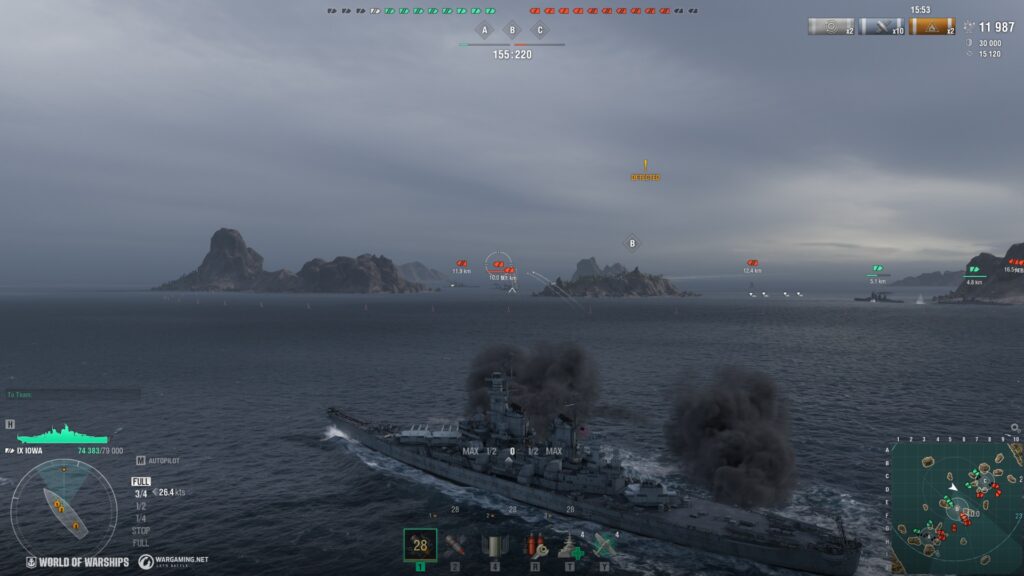The width and height of the screenshot is (1024, 576).
Task: Select capture point C indicator at top
Action: 540,30
